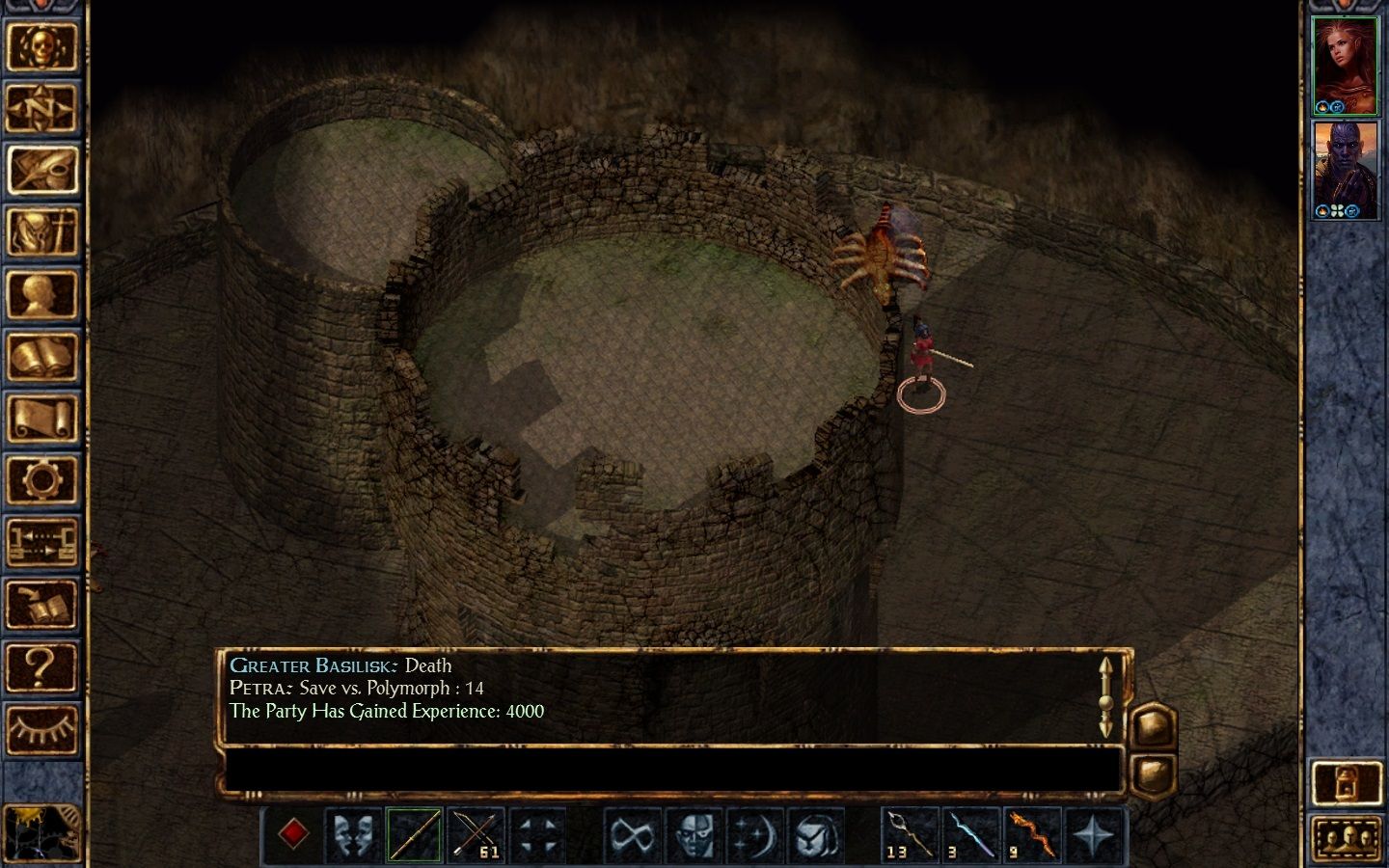Click the skull return-to-game button
Viewport: 1389px width, 868px height.
[41, 46]
